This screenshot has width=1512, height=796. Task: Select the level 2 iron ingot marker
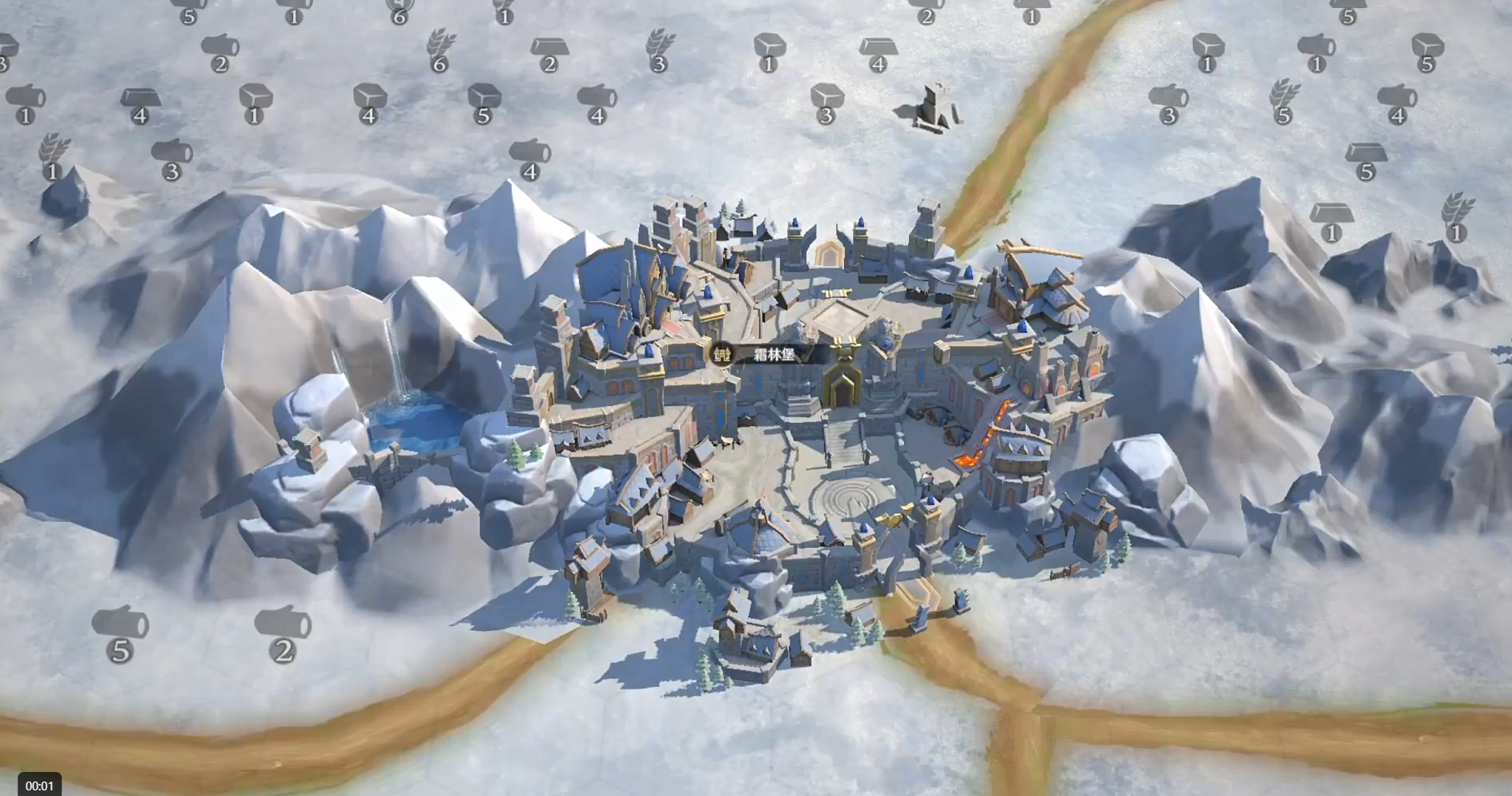pyautogui.click(x=549, y=54)
